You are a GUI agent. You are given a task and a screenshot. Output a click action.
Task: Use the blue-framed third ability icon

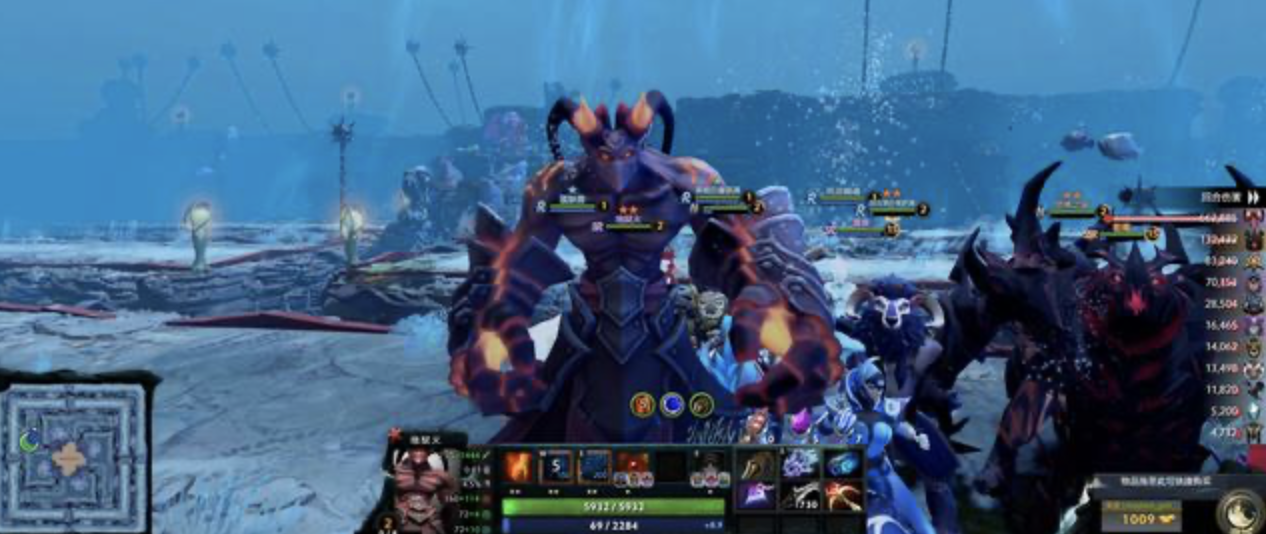(x=594, y=467)
